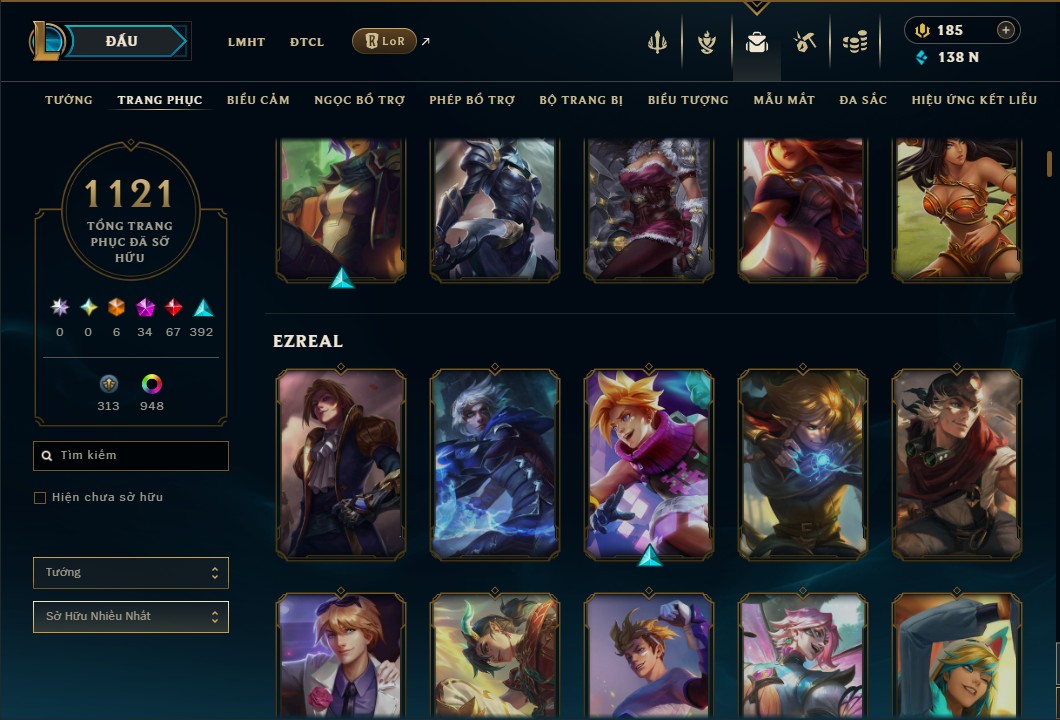Launch LoR from the top bar
This screenshot has height=720, width=1060.
pos(385,41)
